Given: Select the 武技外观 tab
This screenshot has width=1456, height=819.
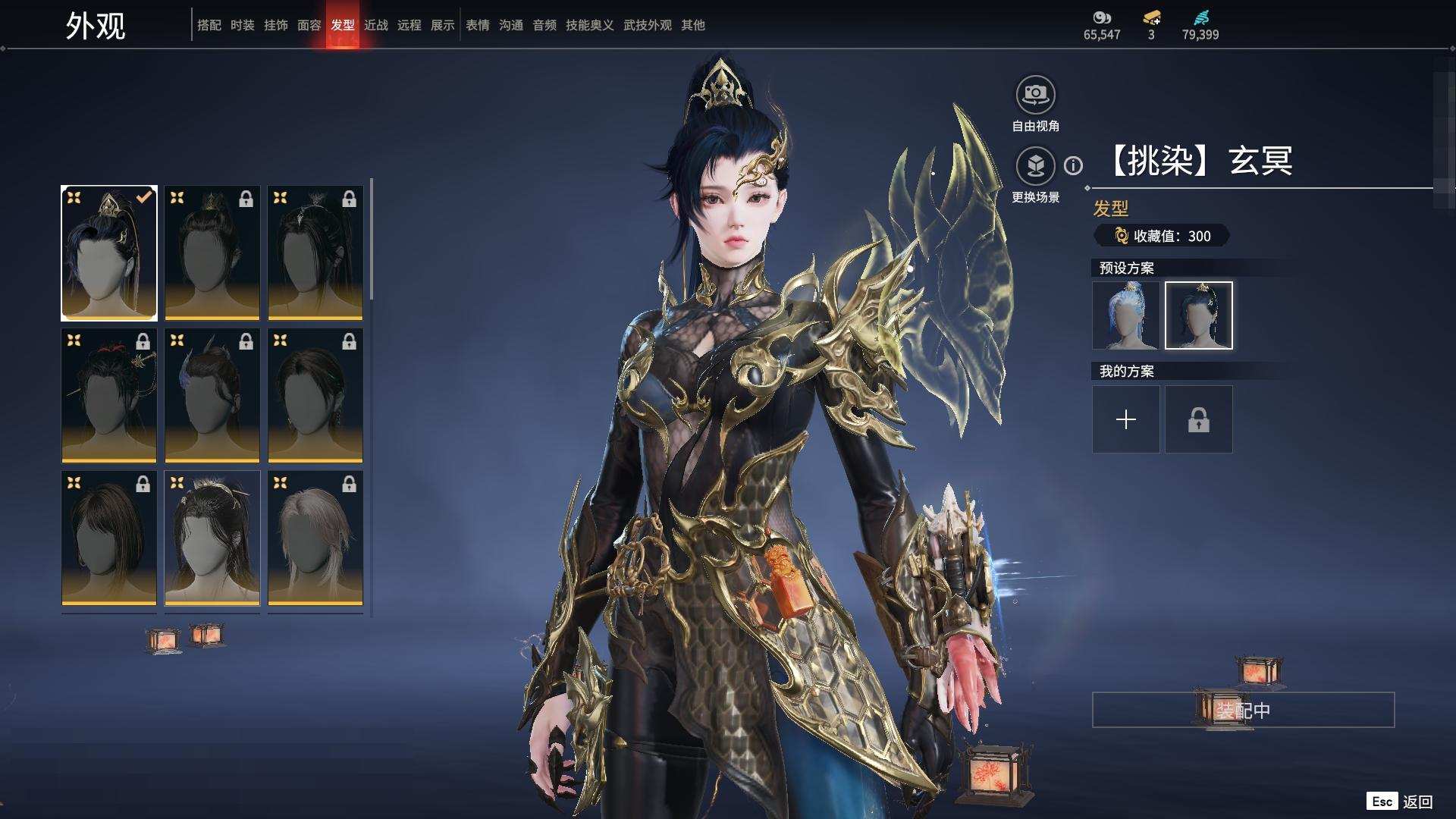Looking at the screenshot, I should point(647,25).
